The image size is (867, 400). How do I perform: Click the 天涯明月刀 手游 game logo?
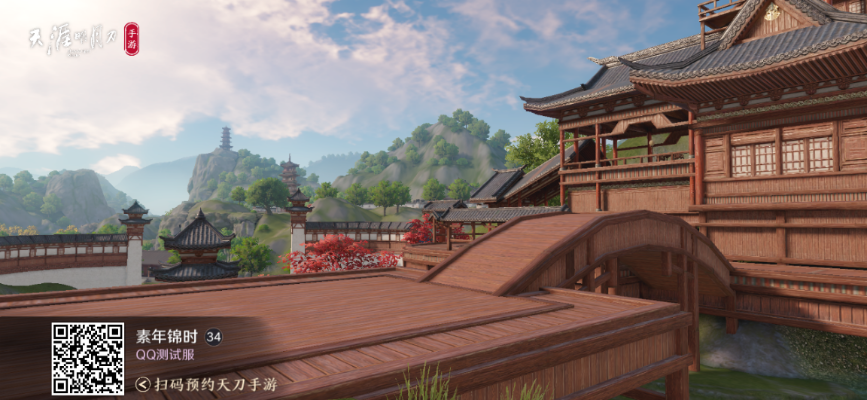point(83,41)
